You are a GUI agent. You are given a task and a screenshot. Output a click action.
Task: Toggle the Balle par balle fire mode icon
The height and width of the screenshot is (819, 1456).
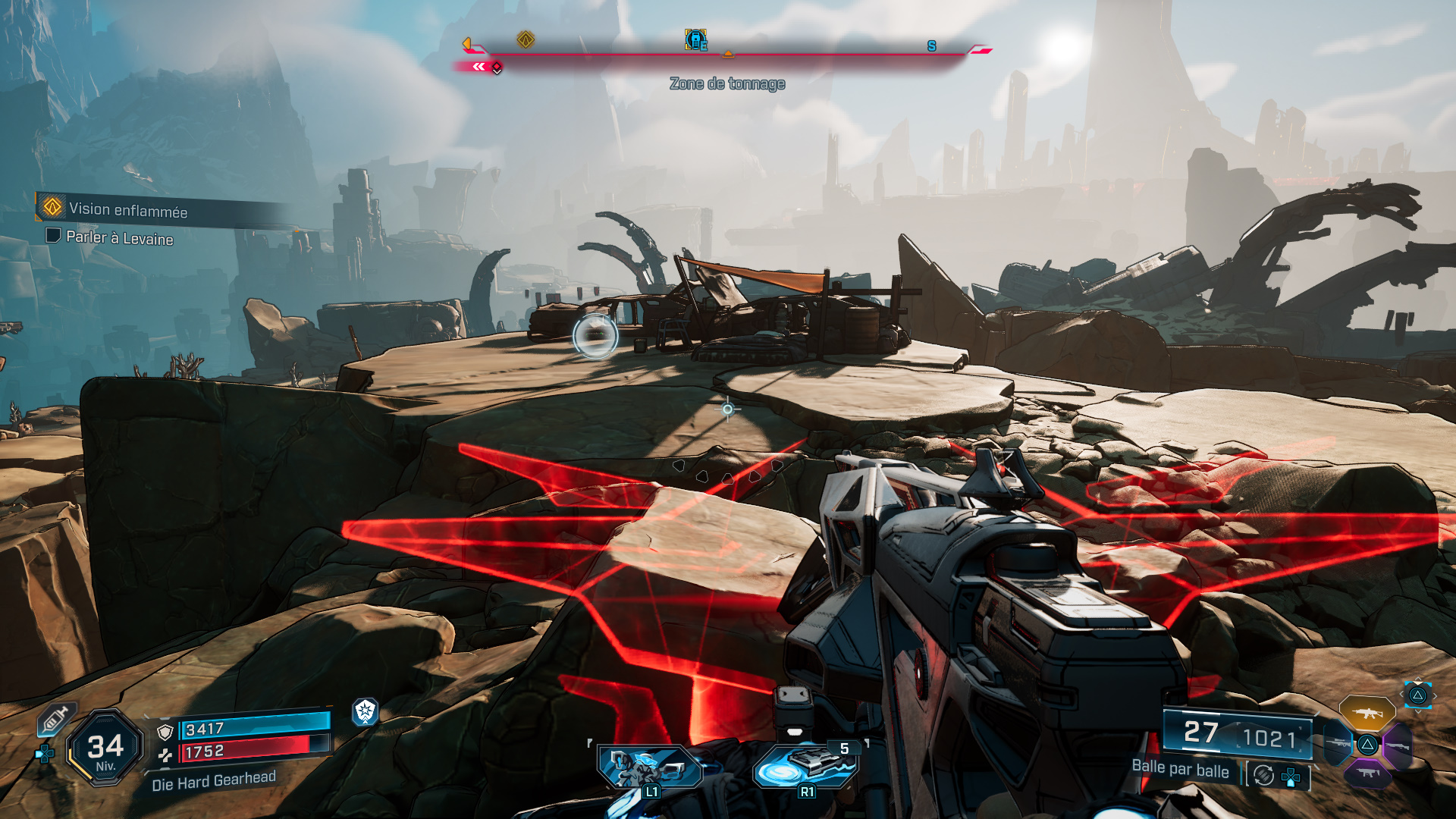tap(1263, 775)
